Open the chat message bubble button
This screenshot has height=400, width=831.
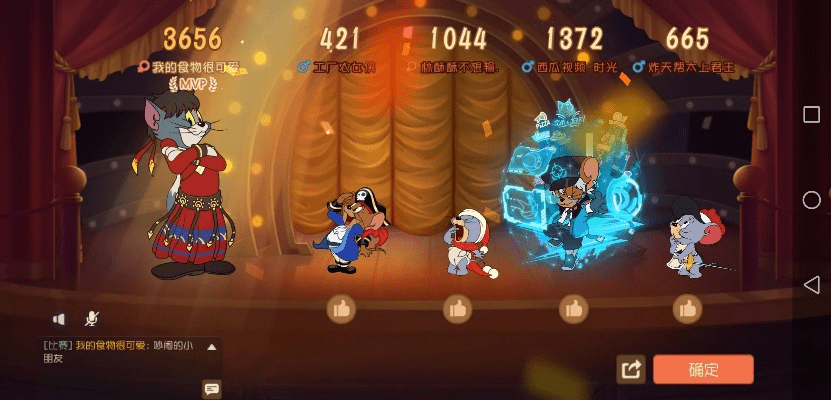coord(211,388)
